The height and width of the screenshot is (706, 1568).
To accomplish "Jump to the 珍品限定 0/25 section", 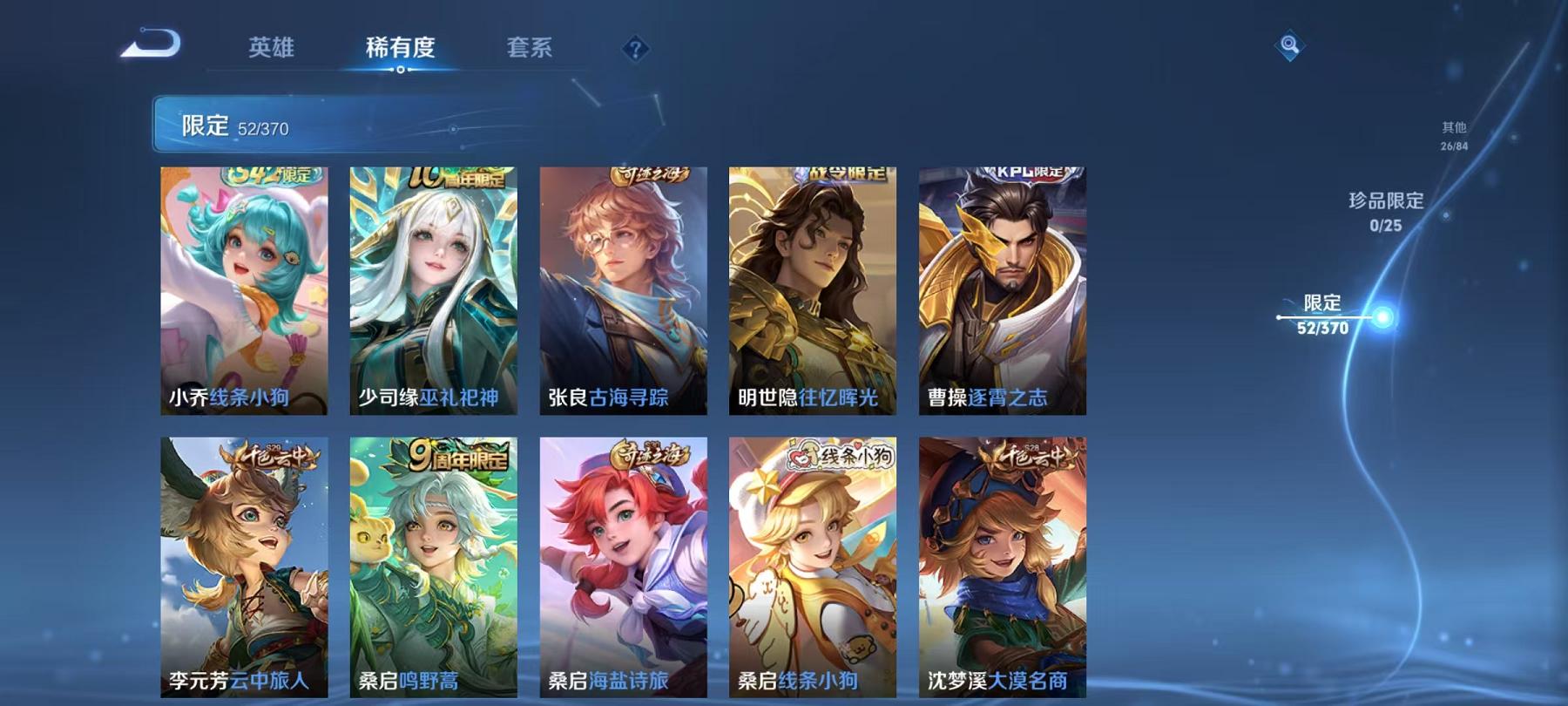I will 1385,212.
